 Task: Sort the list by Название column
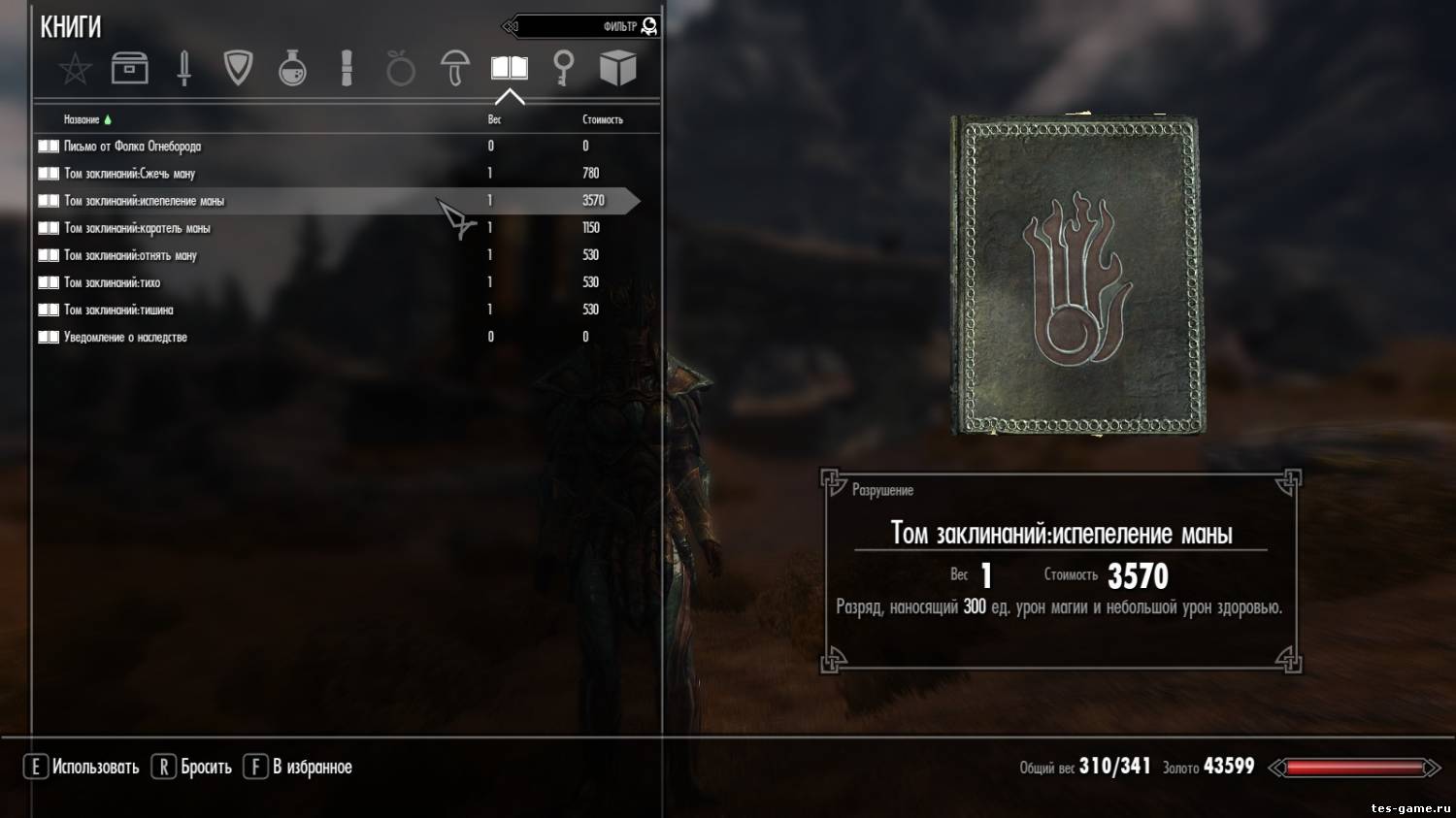83,119
